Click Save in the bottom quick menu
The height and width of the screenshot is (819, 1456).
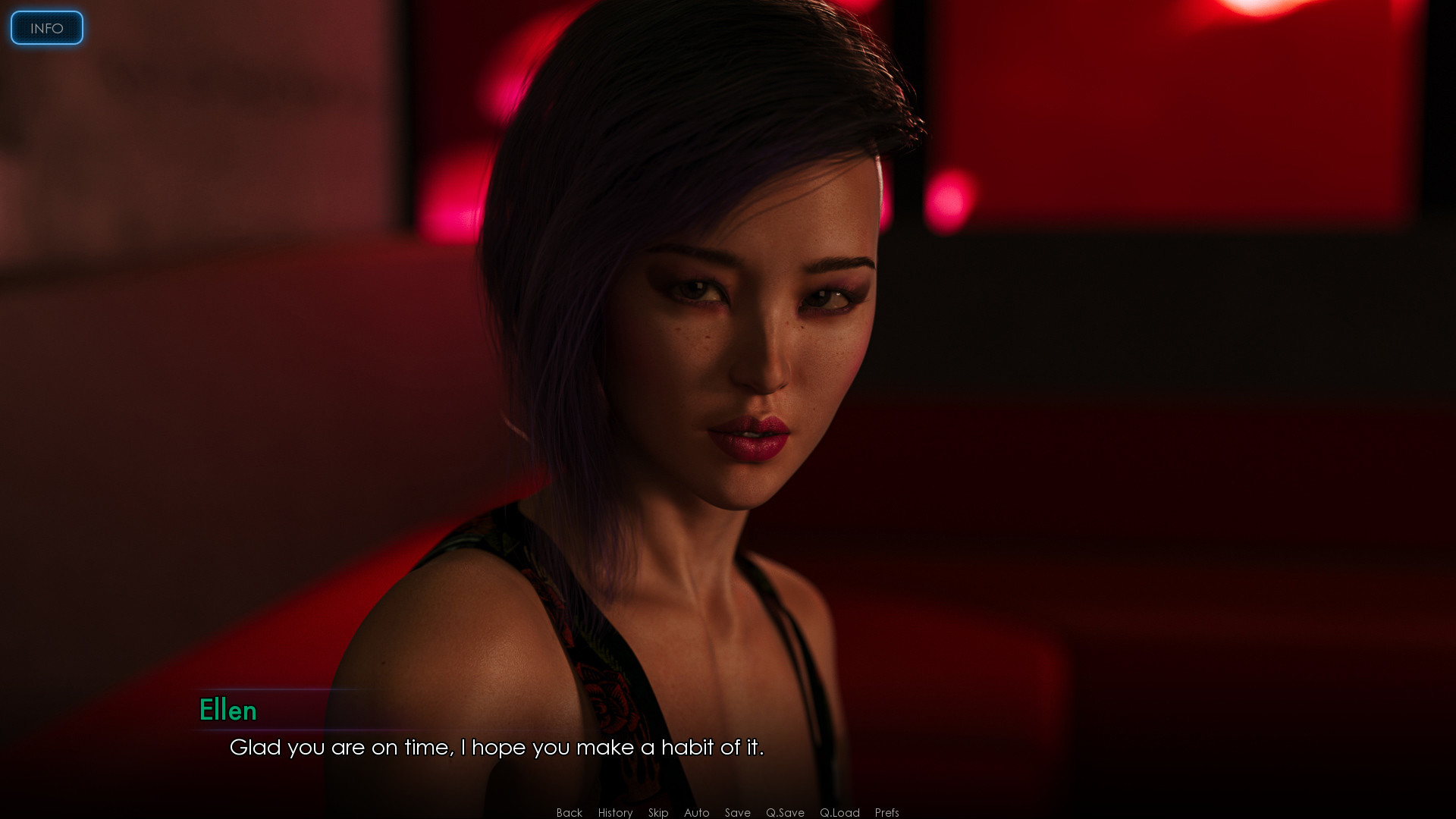click(x=737, y=812)
